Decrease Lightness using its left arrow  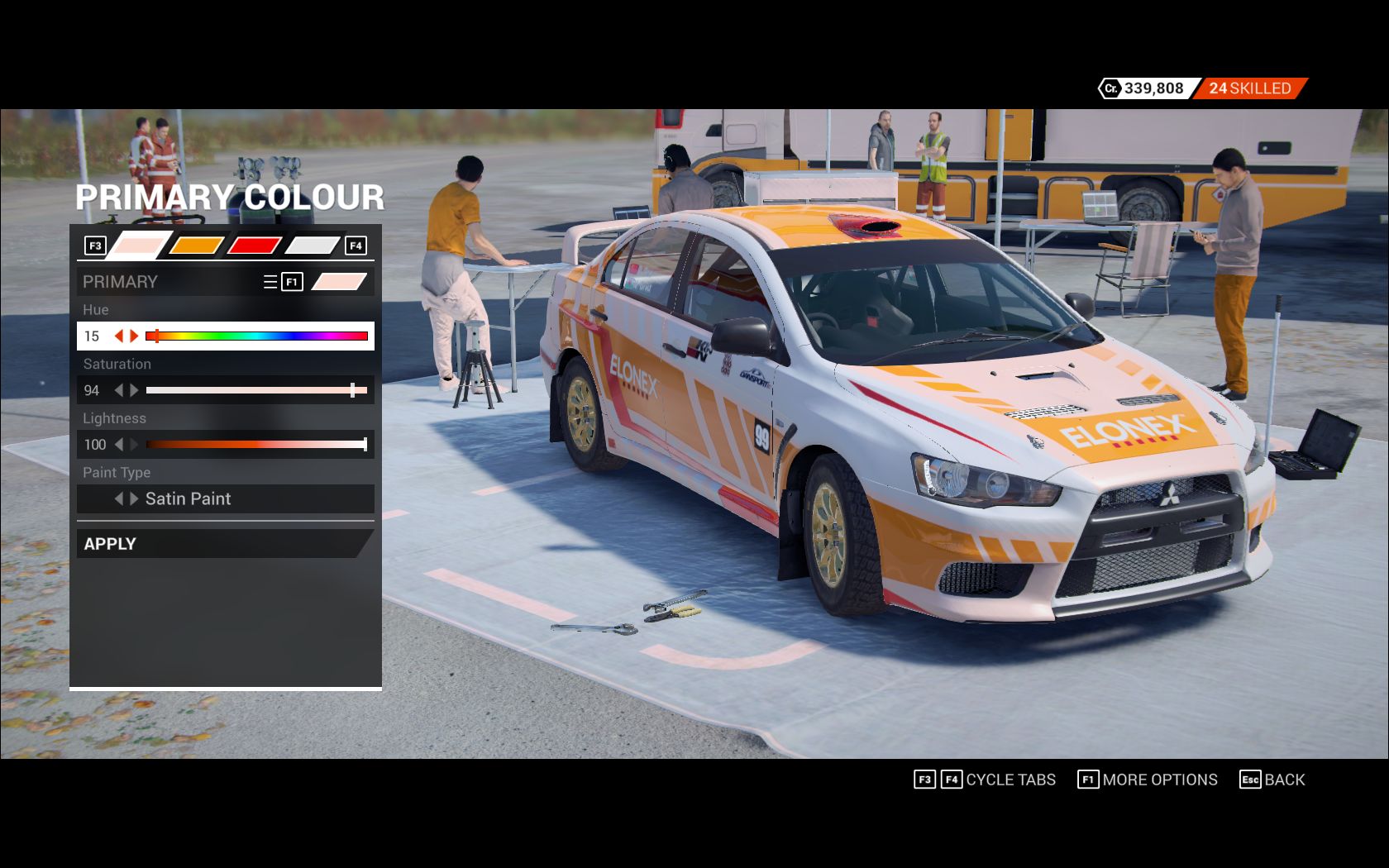119,445
